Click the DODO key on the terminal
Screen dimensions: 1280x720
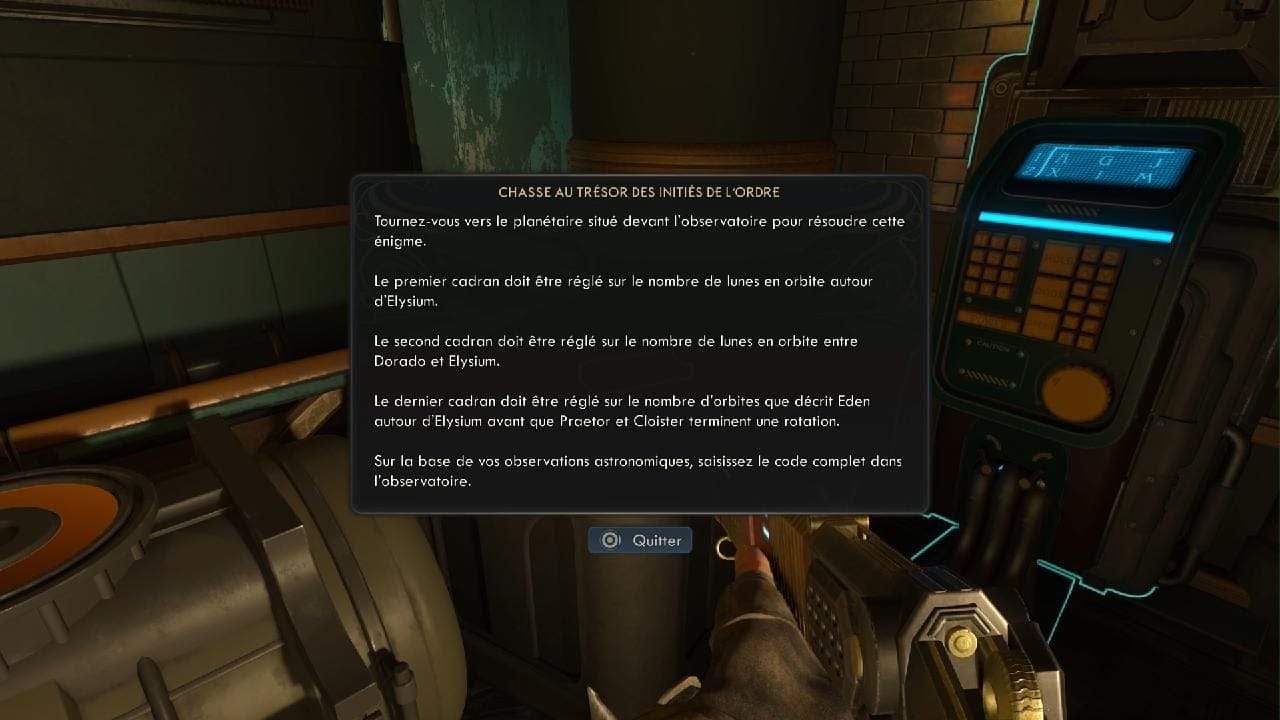(x=1049, y=291)
